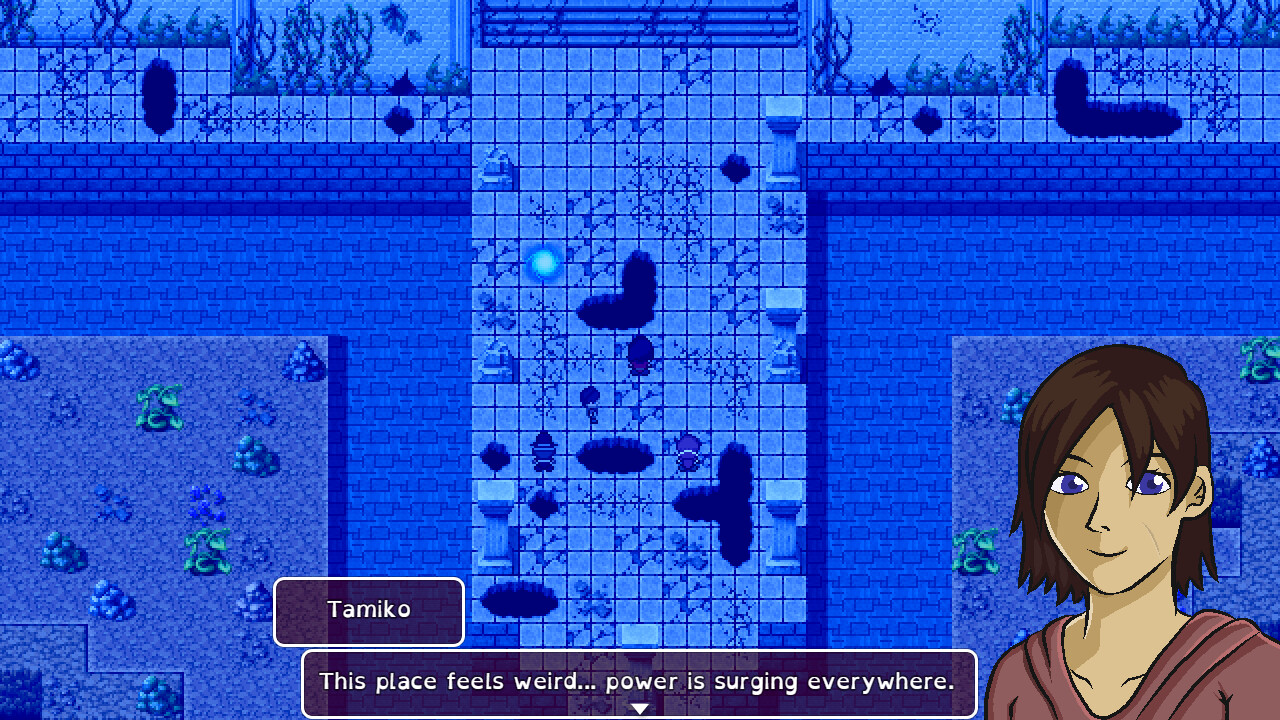
Task: Click the continue arrow below the dialogue
Action: pos(638,706)
